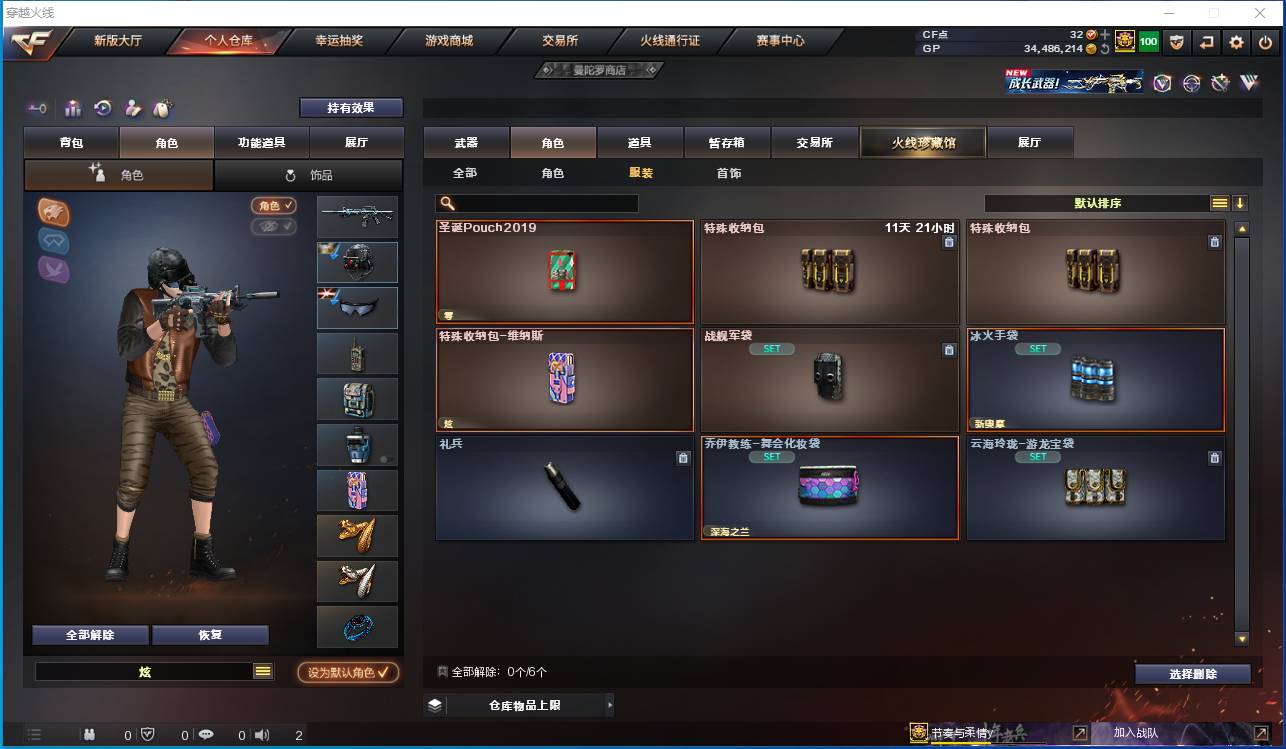Click the purple V emblem icon top right

[1162, 83]
